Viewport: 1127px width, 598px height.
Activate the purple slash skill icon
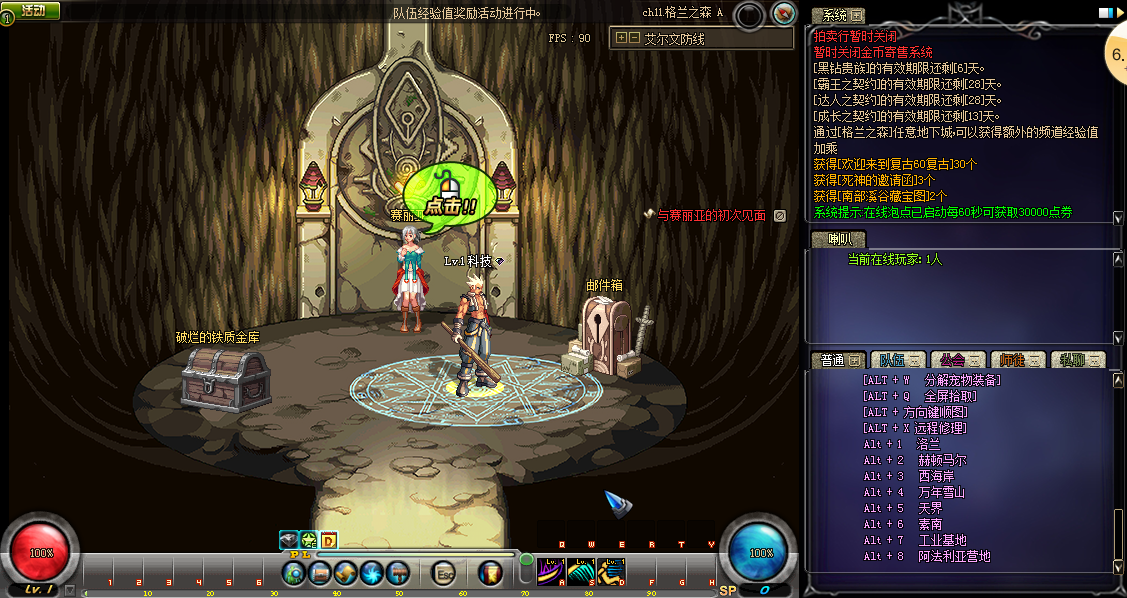tap(550, 572)
